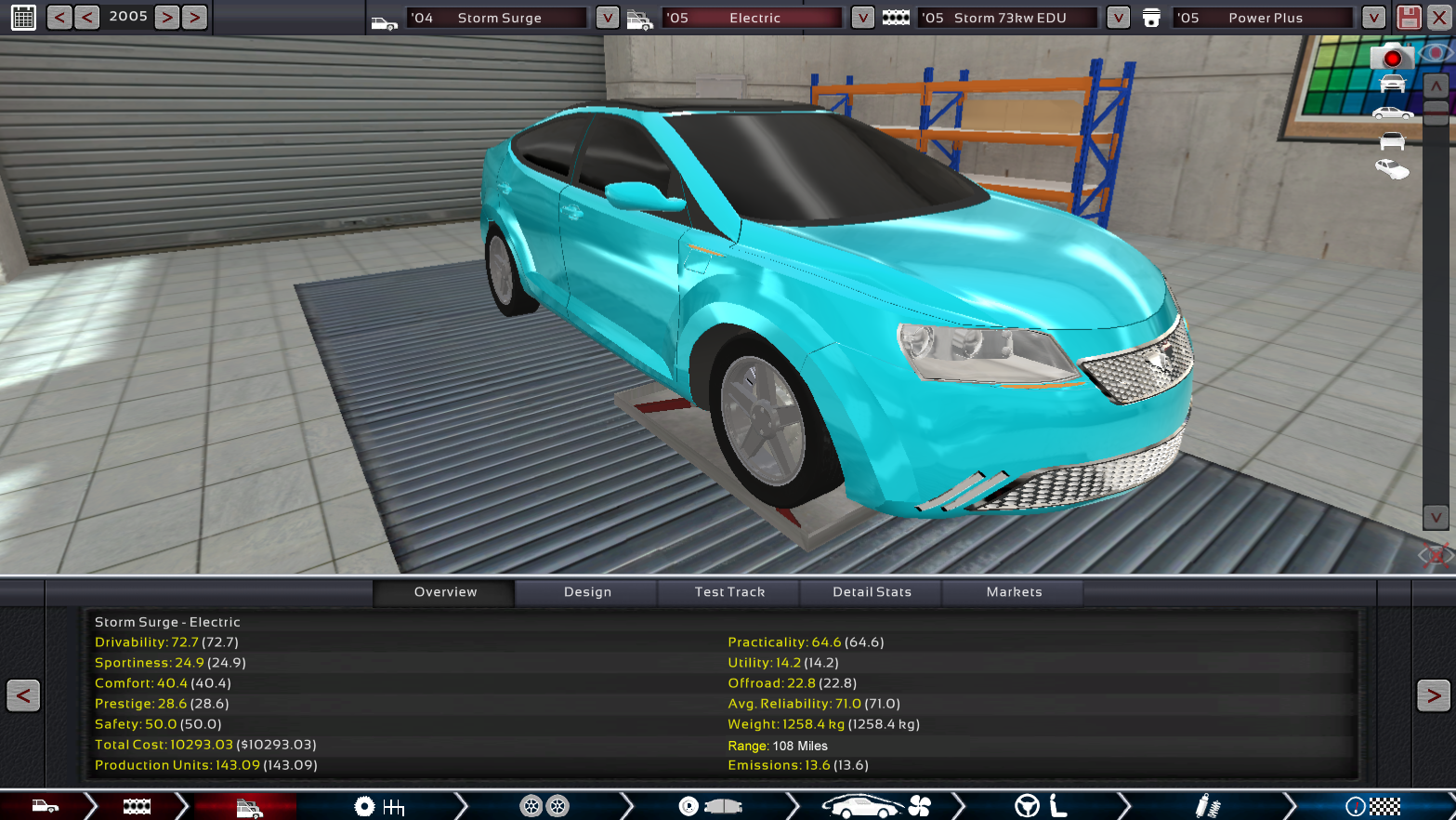Open the calendar icon
The height and width of the screenshot is (820, 1456).
(23, 17)
